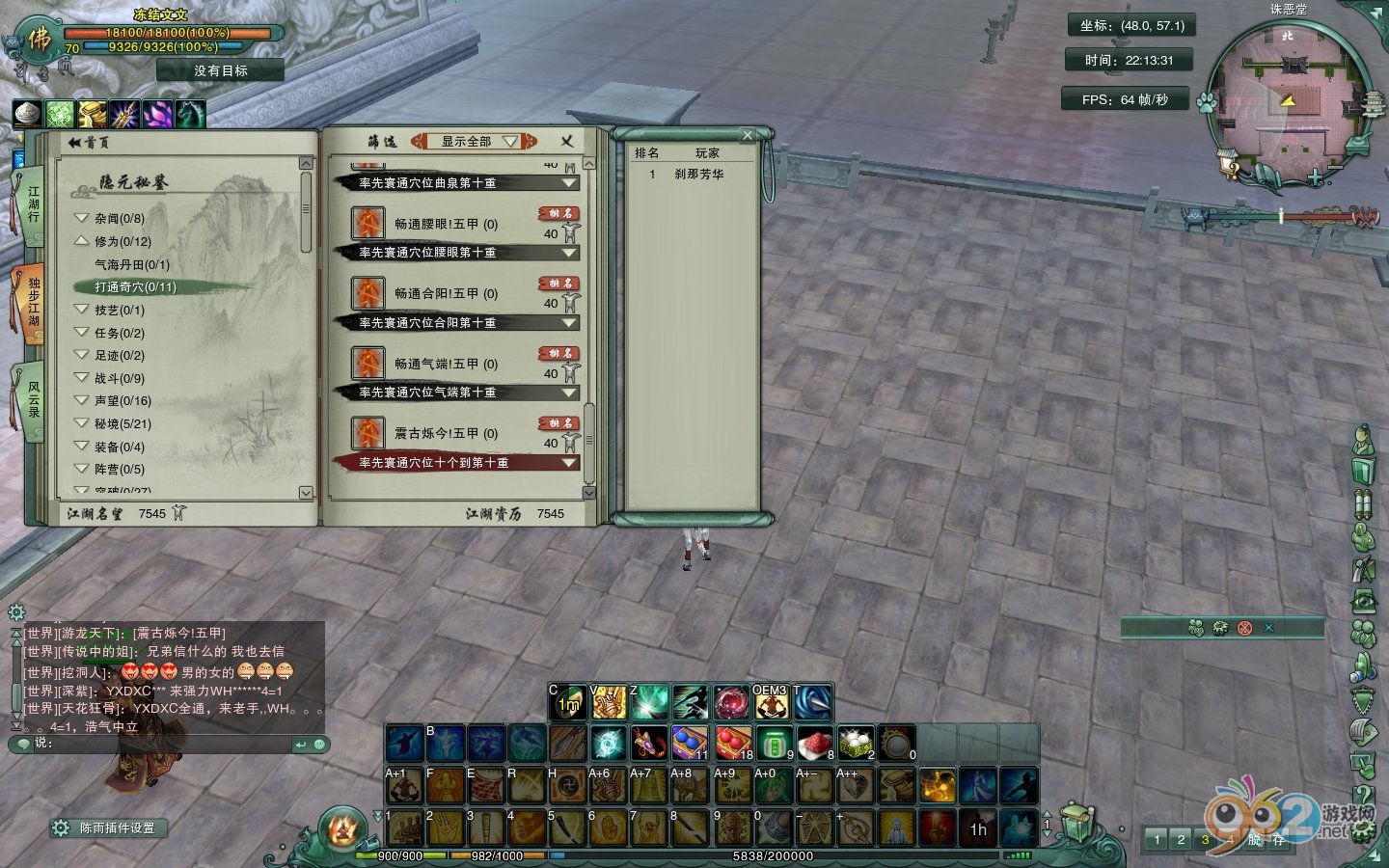Click the 说 chat input field
The width and height of the screenshot is (1389, 868).
(145, 745)
